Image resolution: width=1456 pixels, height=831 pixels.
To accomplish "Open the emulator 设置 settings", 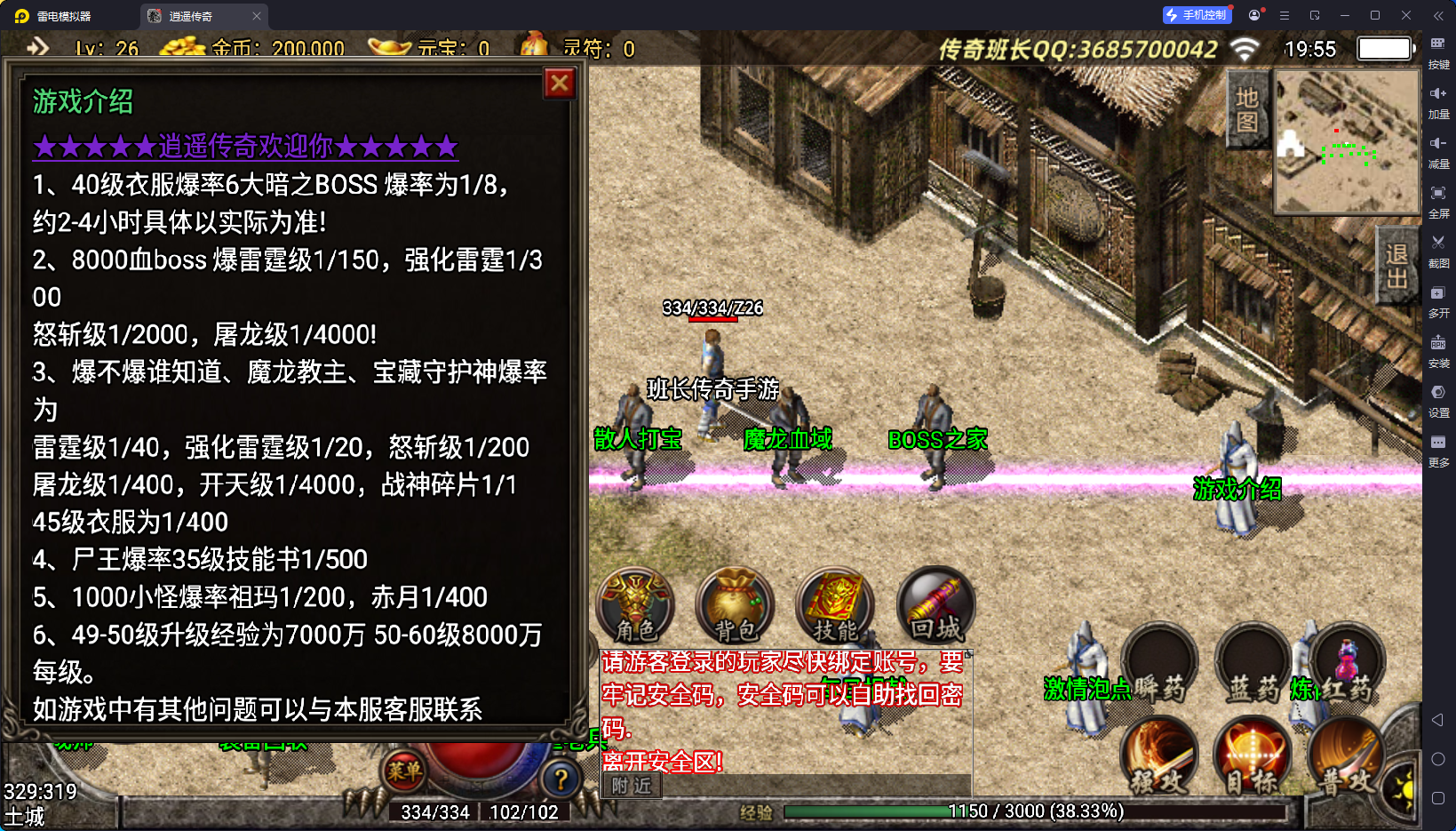I will tap(1438, 399).
